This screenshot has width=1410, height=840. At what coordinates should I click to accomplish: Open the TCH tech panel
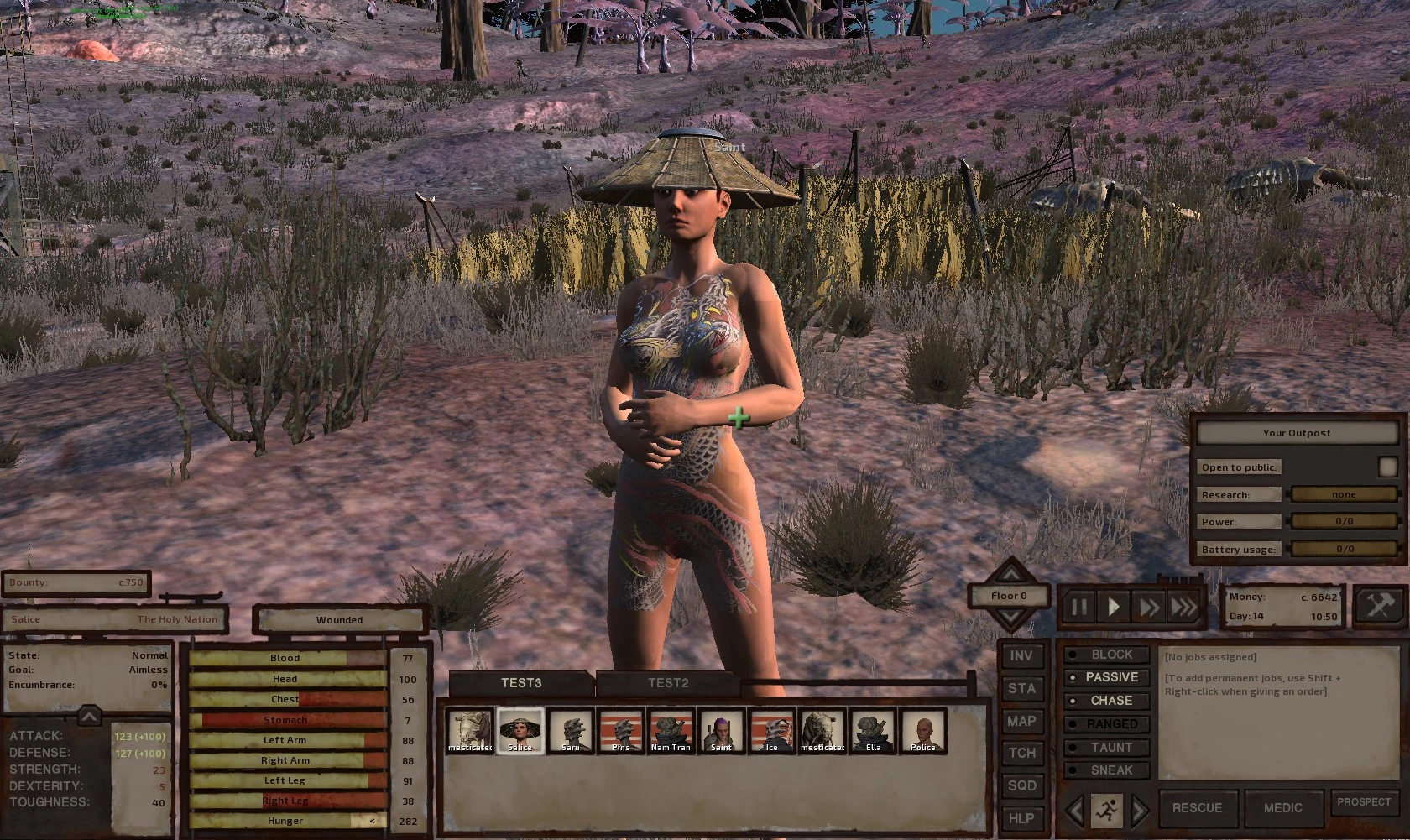(1021, 753)
